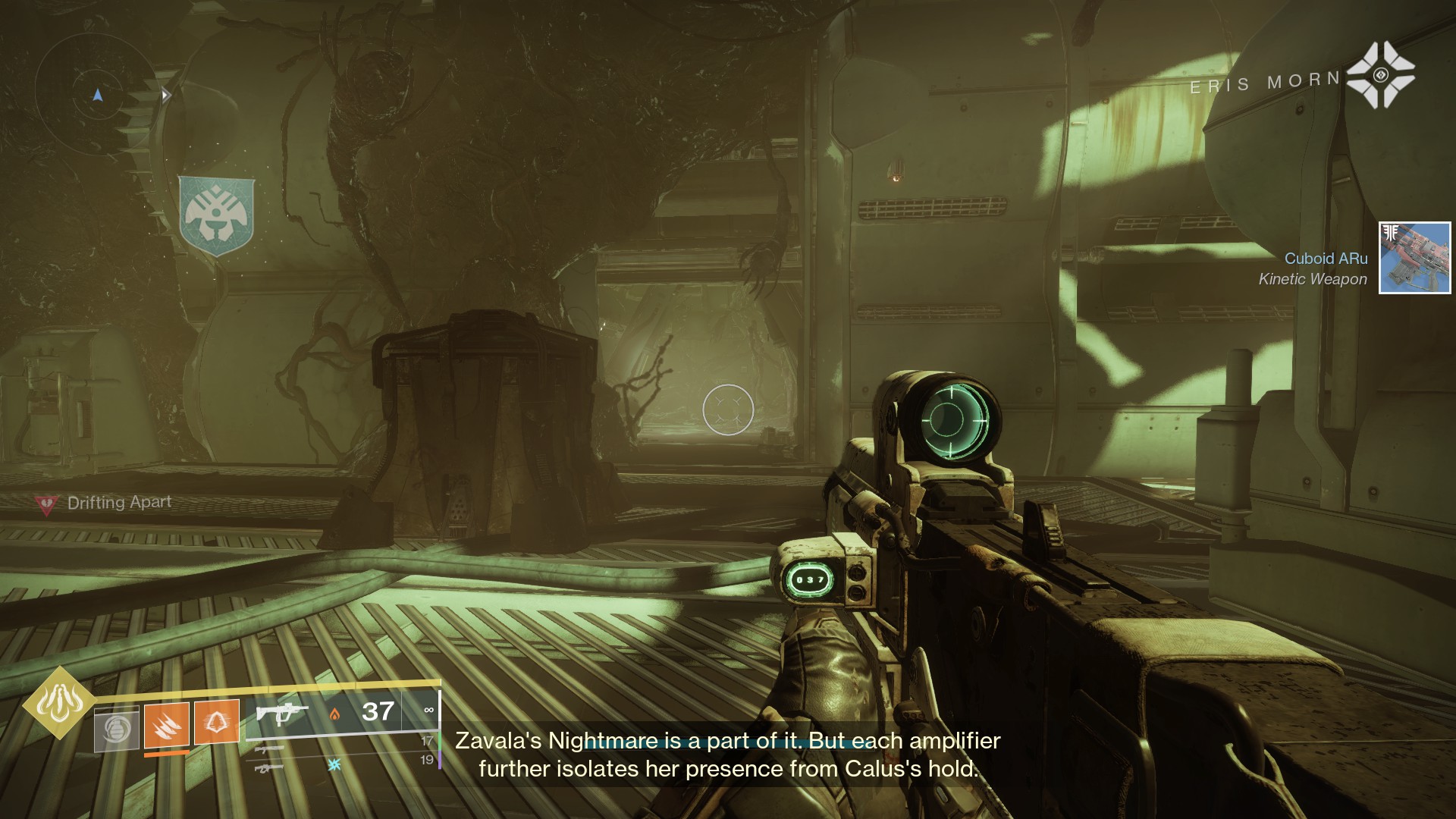Screen dimensions: 1456x819
Task: Select the equipped auto rifle weapon icon
Action: coord(281,713)
